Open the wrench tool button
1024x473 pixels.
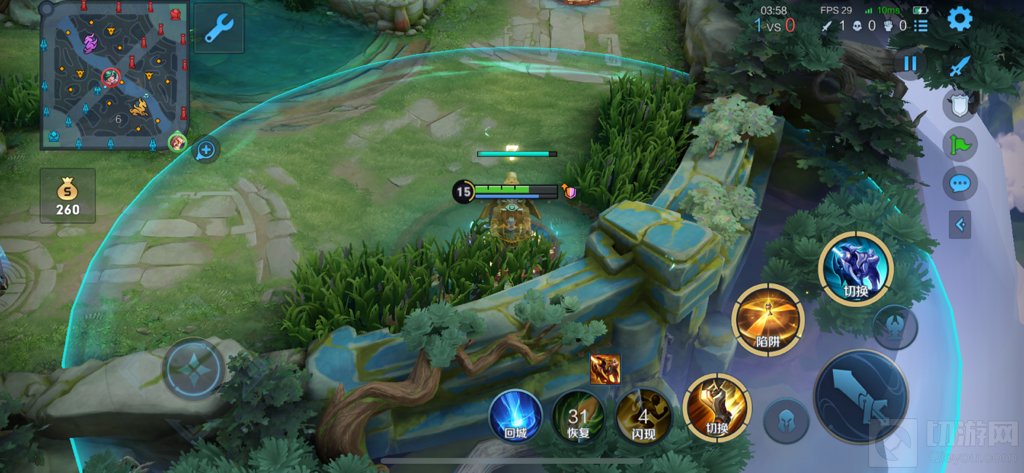218,29
